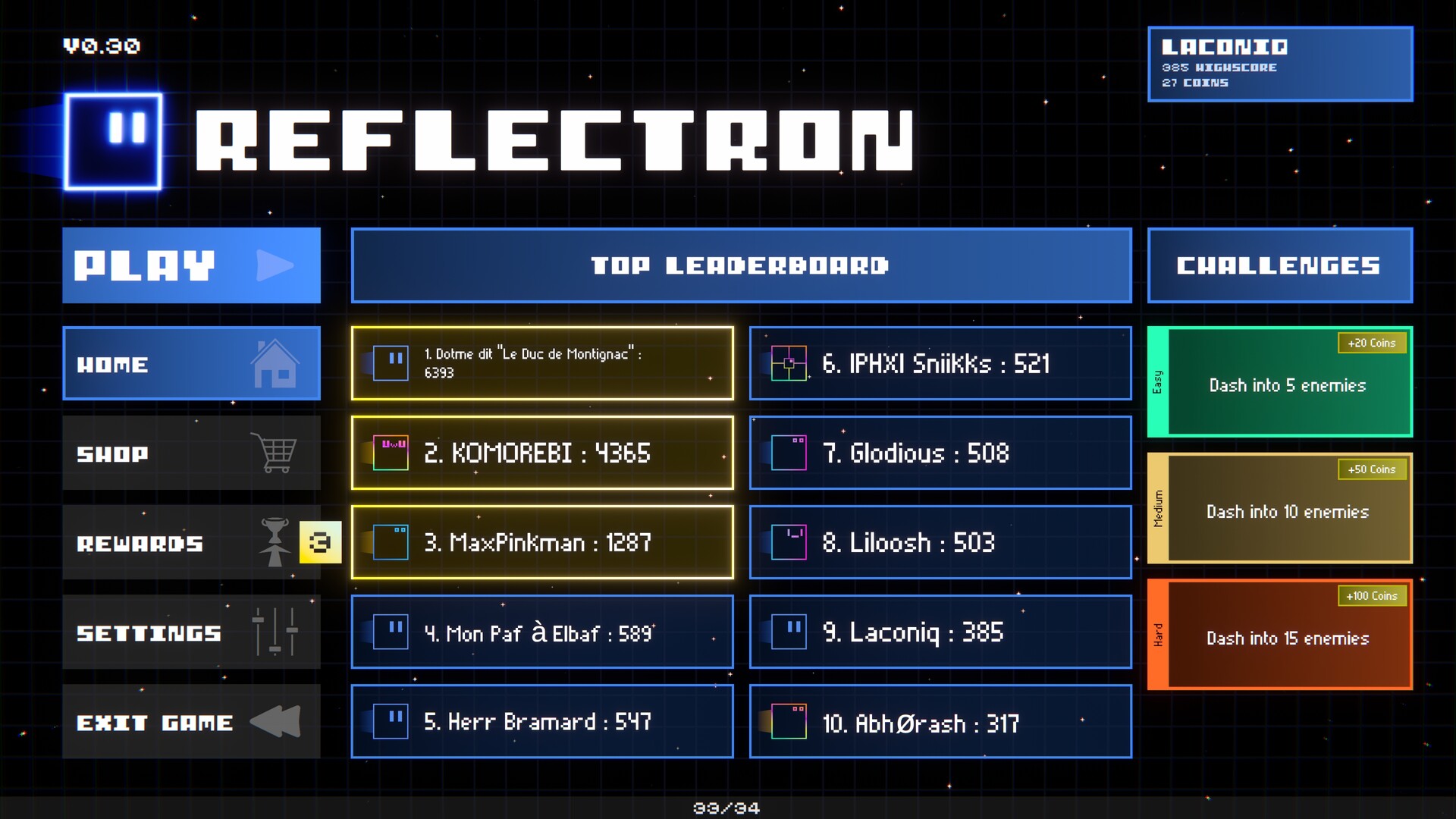
Task: Select the Hard difficulty tab on the orange challenge
Action: (1156, 635)
